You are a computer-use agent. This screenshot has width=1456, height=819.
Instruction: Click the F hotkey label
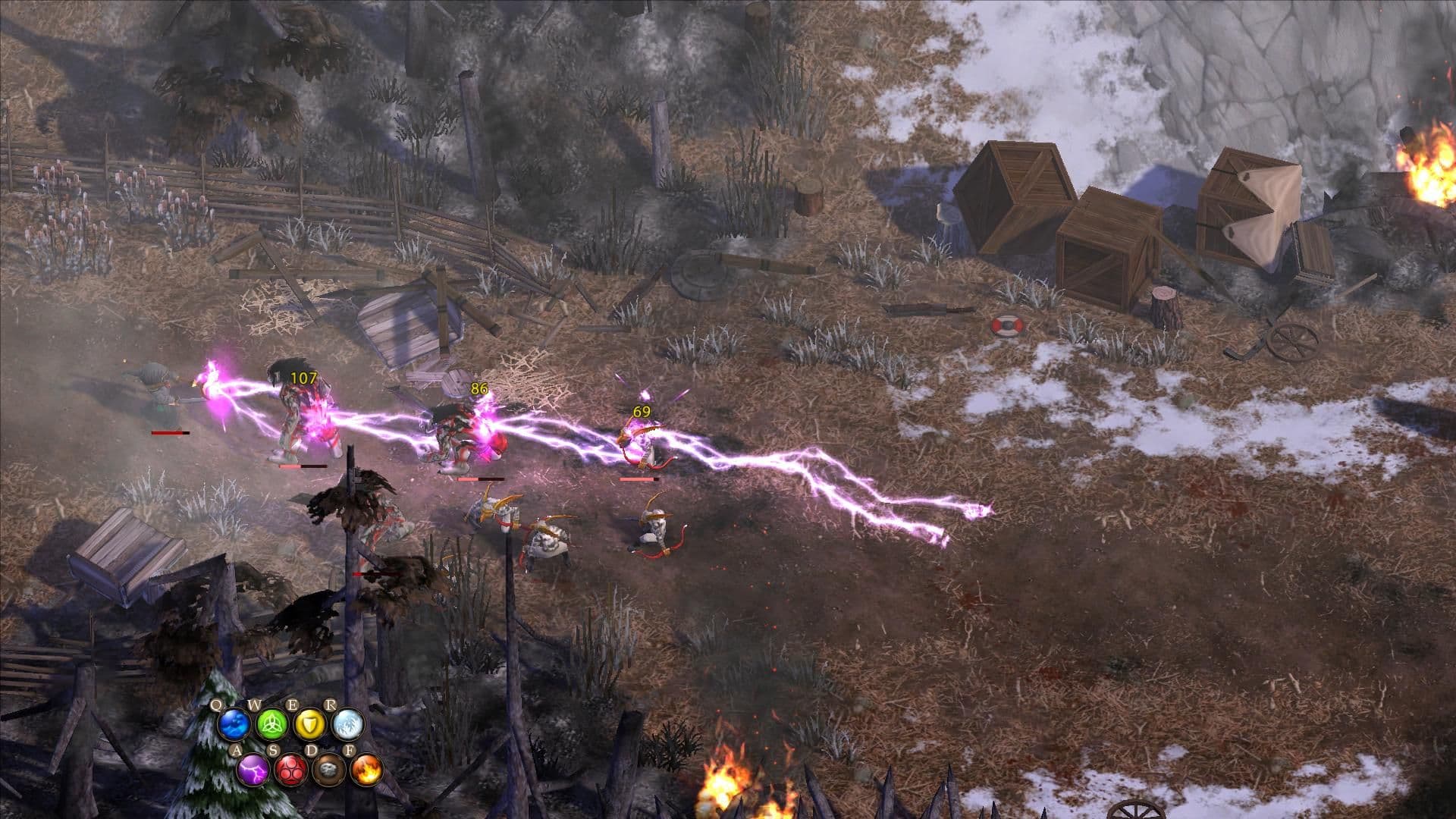point(350,750)
